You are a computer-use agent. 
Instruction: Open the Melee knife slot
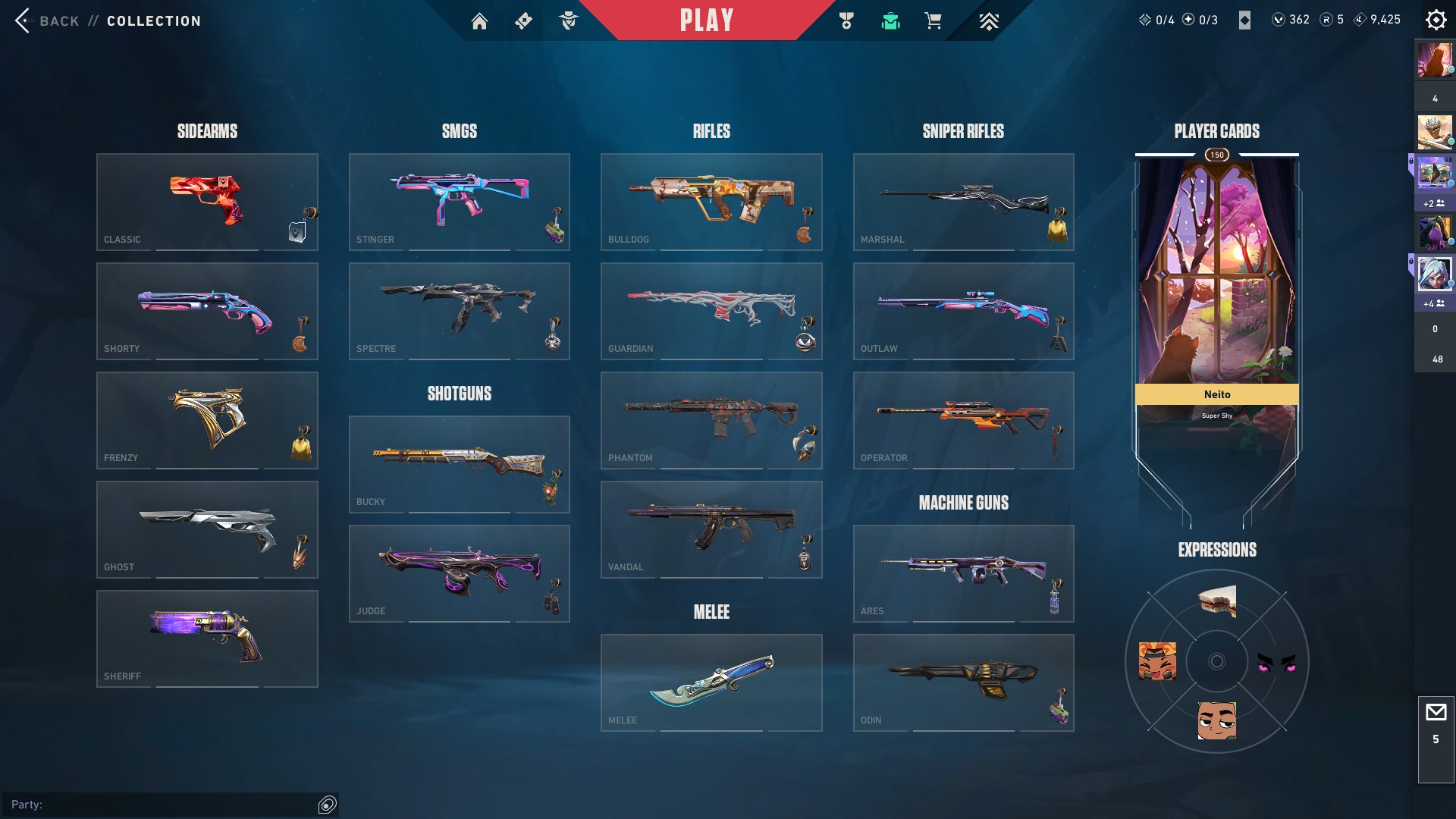point(711,682)
